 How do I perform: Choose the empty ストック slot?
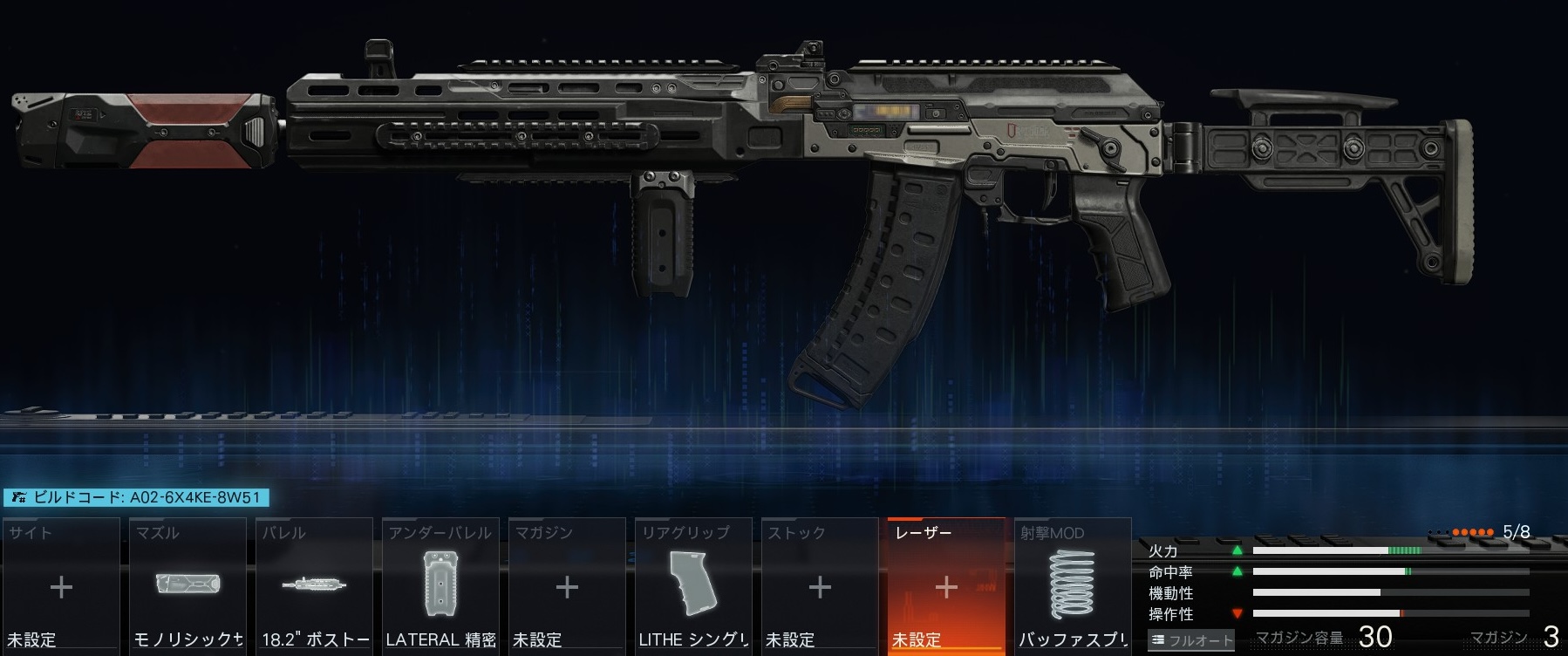tap(820, 587)
